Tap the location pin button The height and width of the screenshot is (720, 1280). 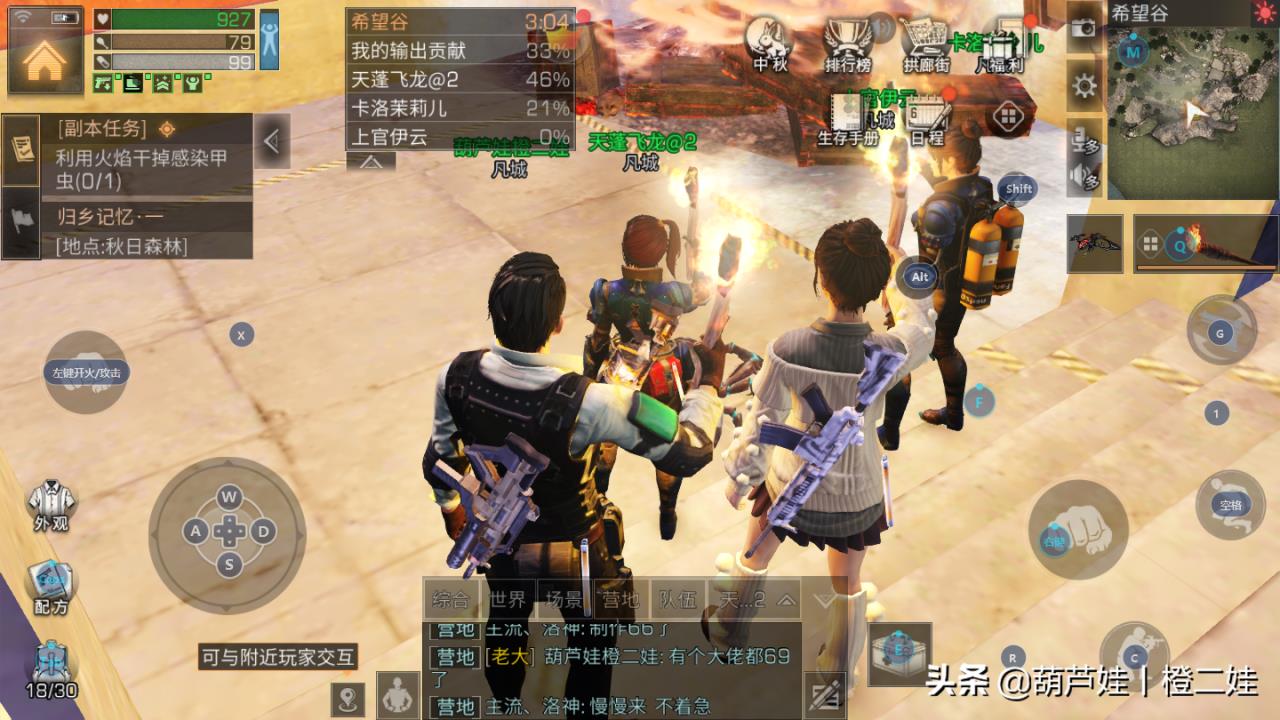click(347, 698)
